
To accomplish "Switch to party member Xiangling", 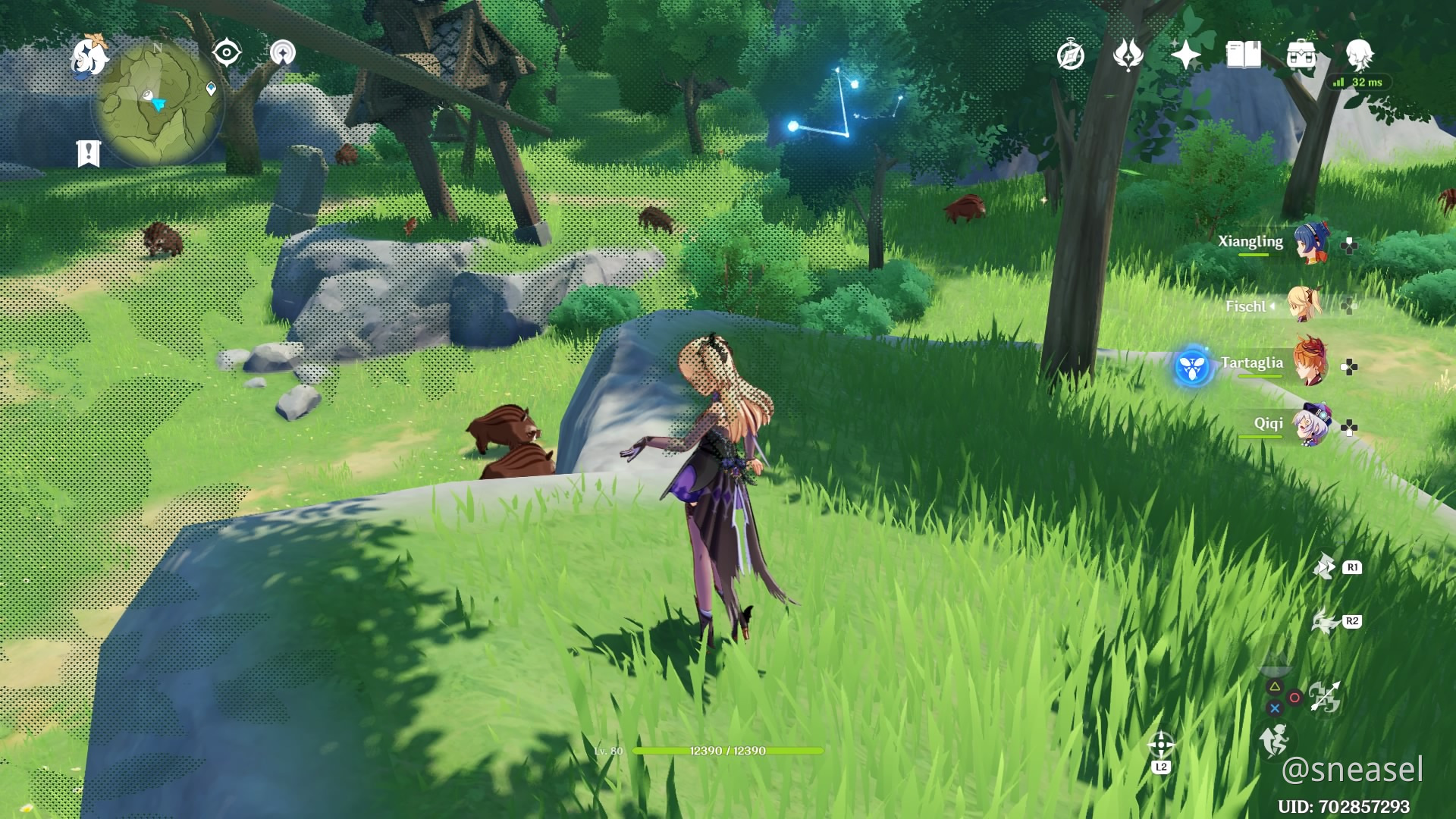I will click(1310, 243).
